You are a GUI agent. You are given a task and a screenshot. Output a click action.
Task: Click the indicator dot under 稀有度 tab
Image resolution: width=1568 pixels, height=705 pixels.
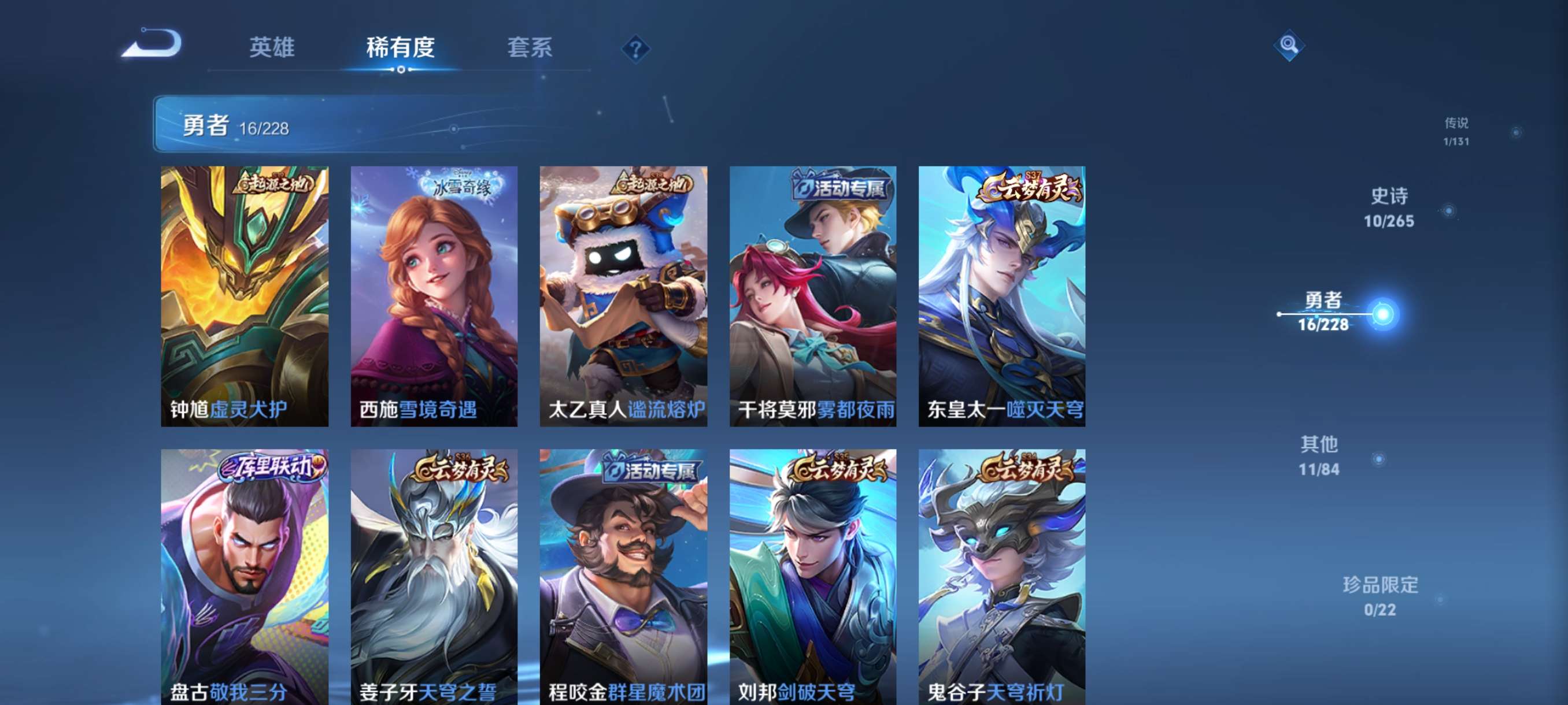[400, 69]
